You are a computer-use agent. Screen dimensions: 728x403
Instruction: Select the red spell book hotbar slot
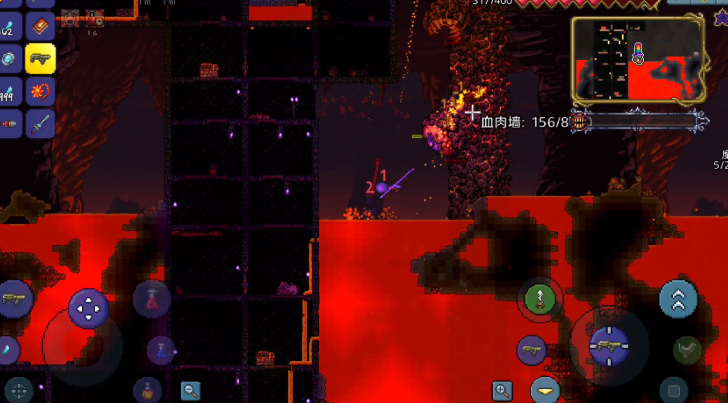point(40,24)
